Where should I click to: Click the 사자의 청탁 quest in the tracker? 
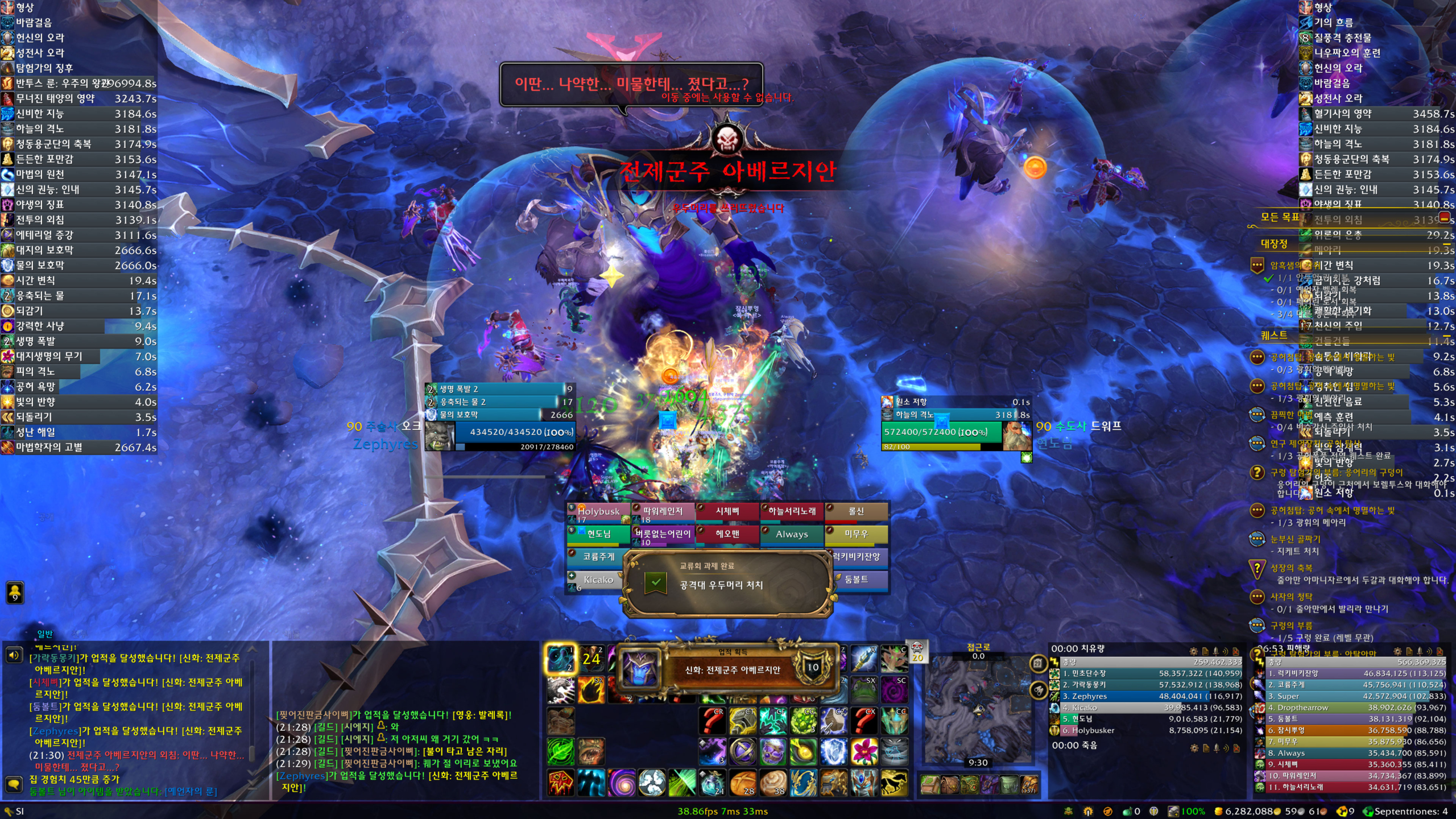[x=1291, y=597]
